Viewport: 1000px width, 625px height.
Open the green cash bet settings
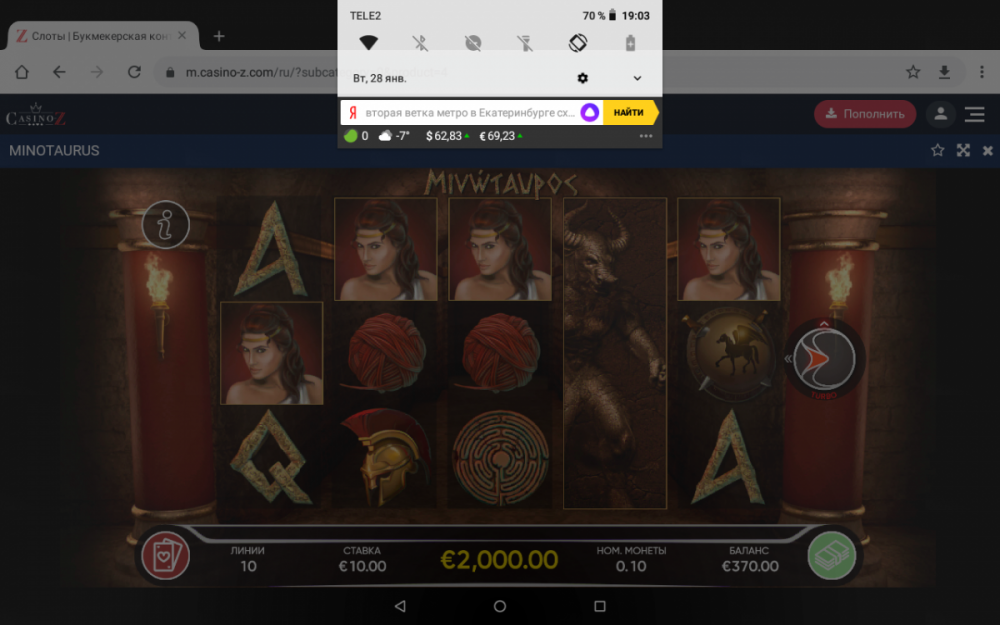pos(833,556)
